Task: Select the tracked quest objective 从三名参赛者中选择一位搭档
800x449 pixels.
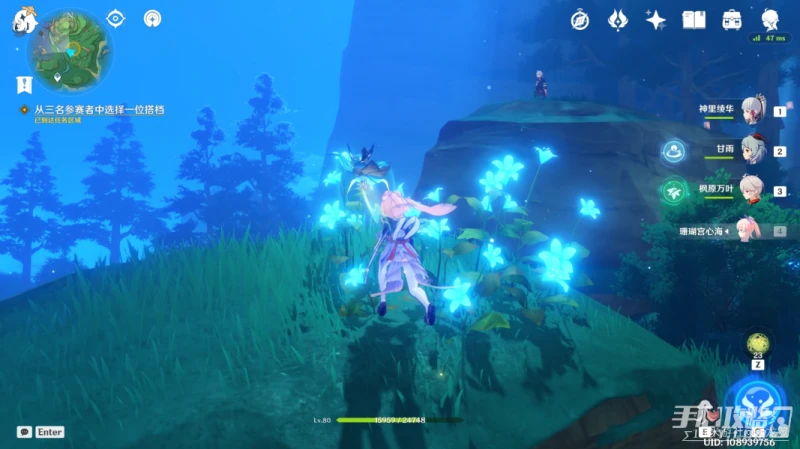Action: point(99,109)
